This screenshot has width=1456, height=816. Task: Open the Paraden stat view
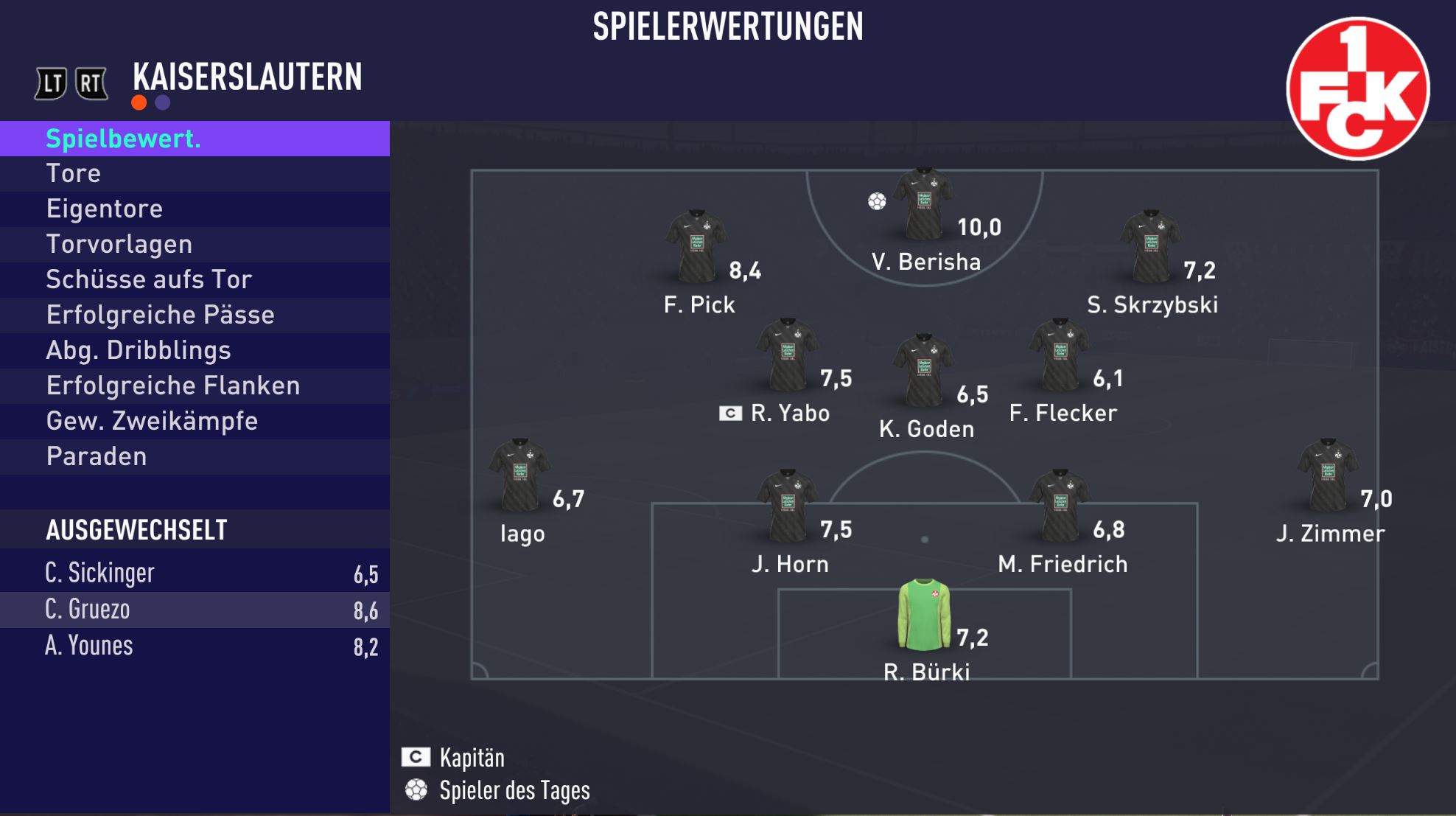[195, 457]
